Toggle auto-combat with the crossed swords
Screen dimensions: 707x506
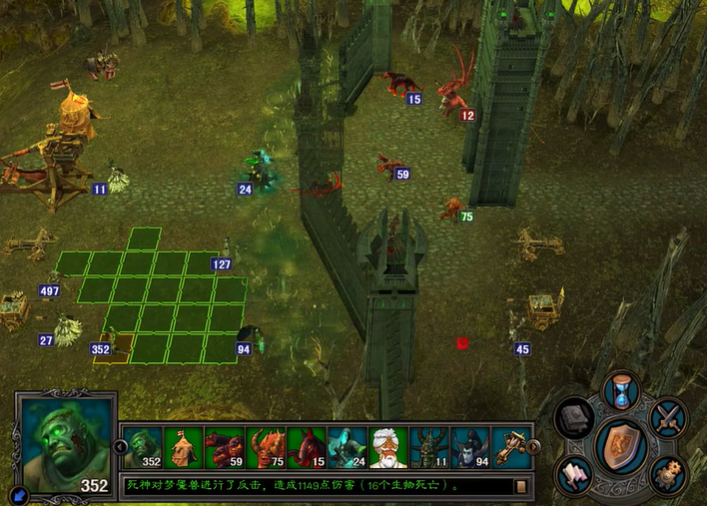(x=667, y=417)
